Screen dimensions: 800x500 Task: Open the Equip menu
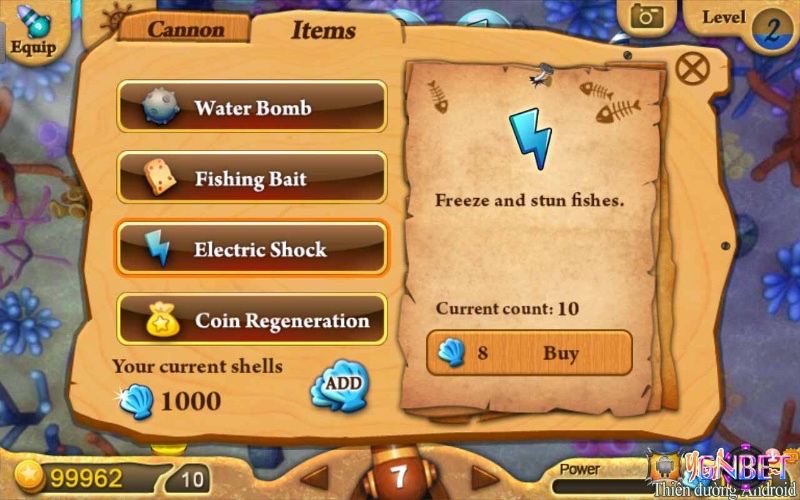(x=33, y=28)
